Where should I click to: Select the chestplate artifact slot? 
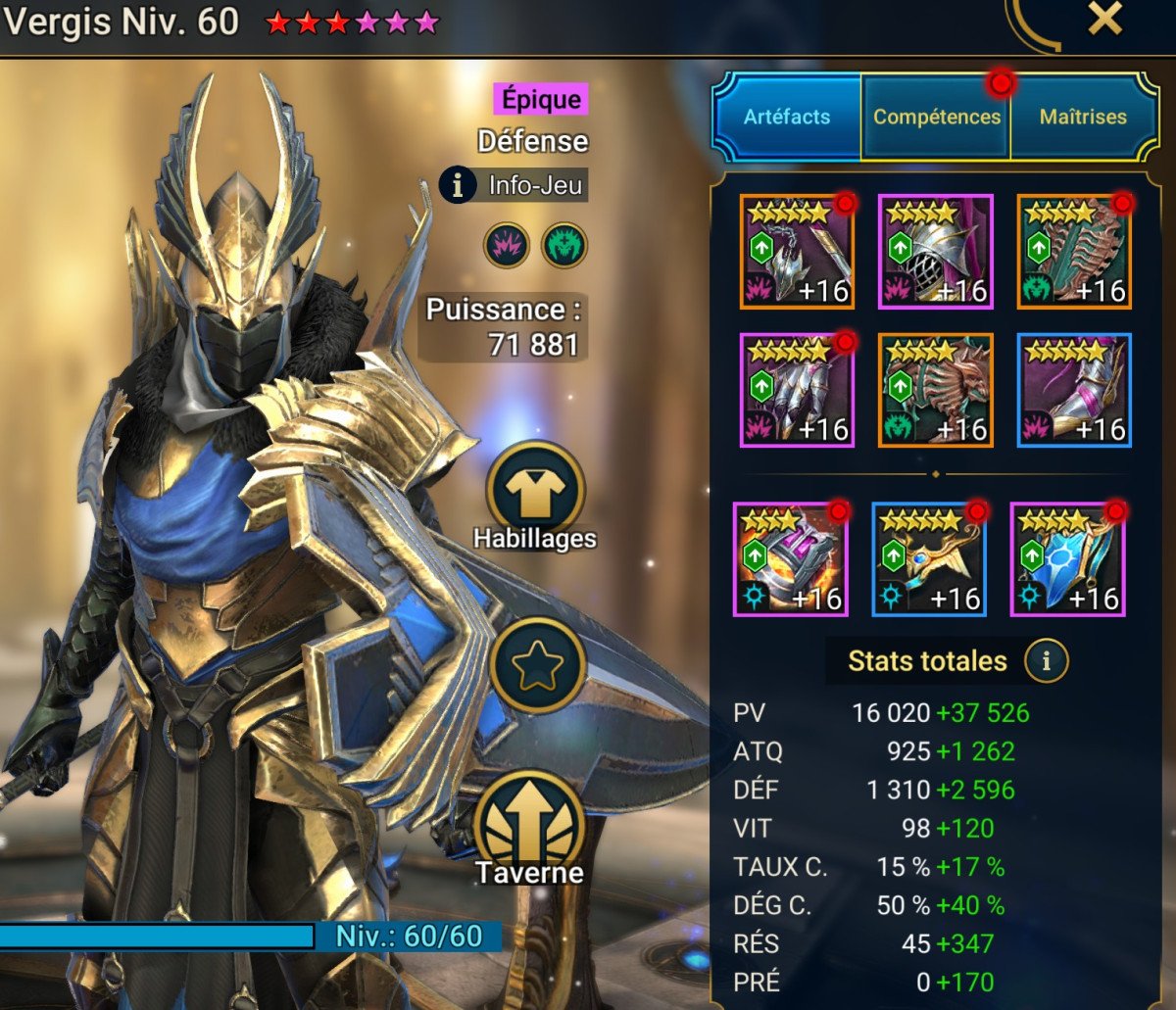936,390
